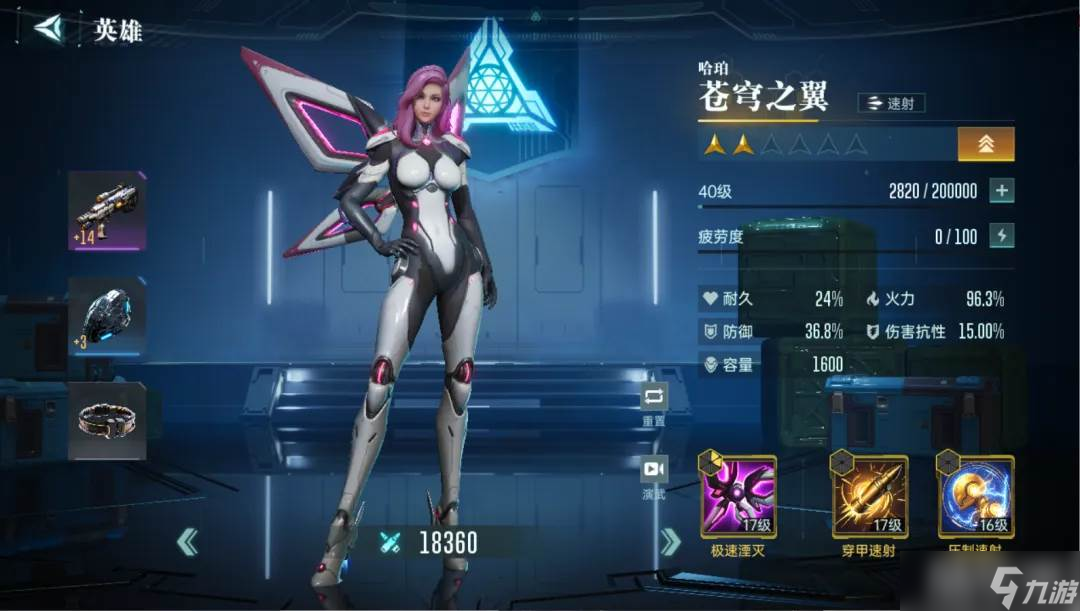Switch to the previous hero
Image resolution: width=1080 pixels, height=611 pixels.
pyautogui.click(x=187, y=543)
